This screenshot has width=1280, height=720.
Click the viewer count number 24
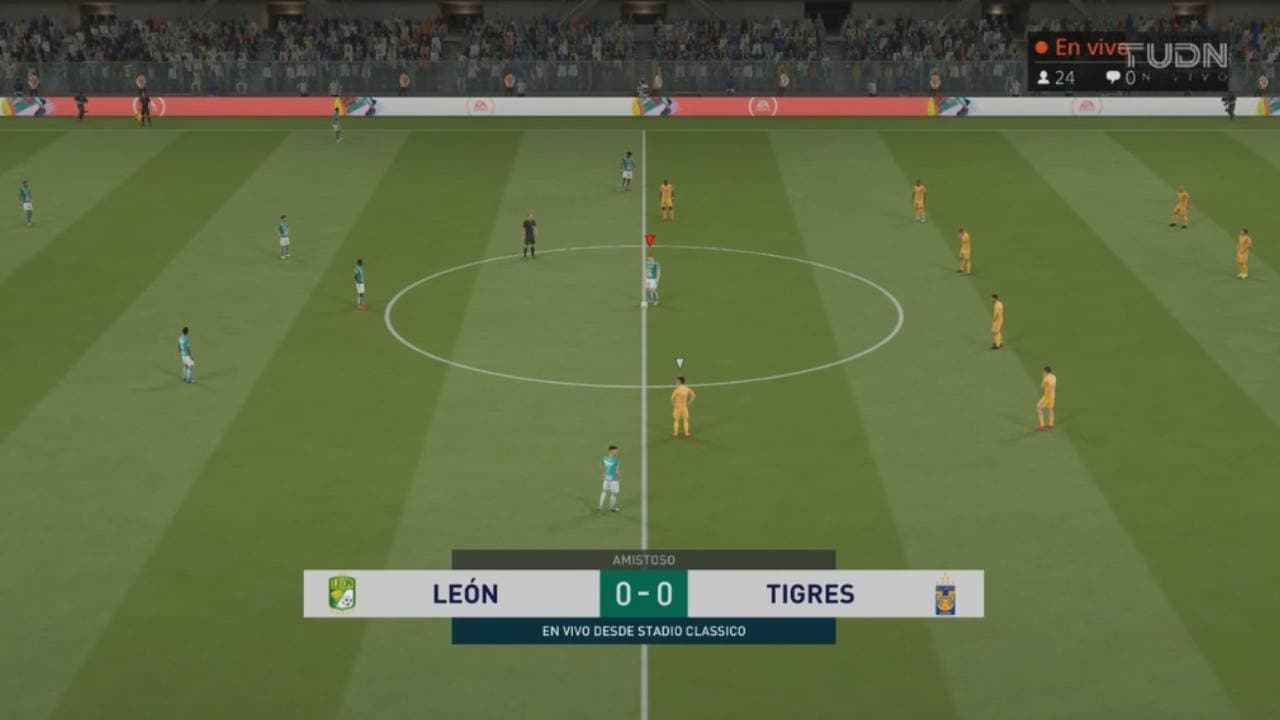tap(1065, 76)
